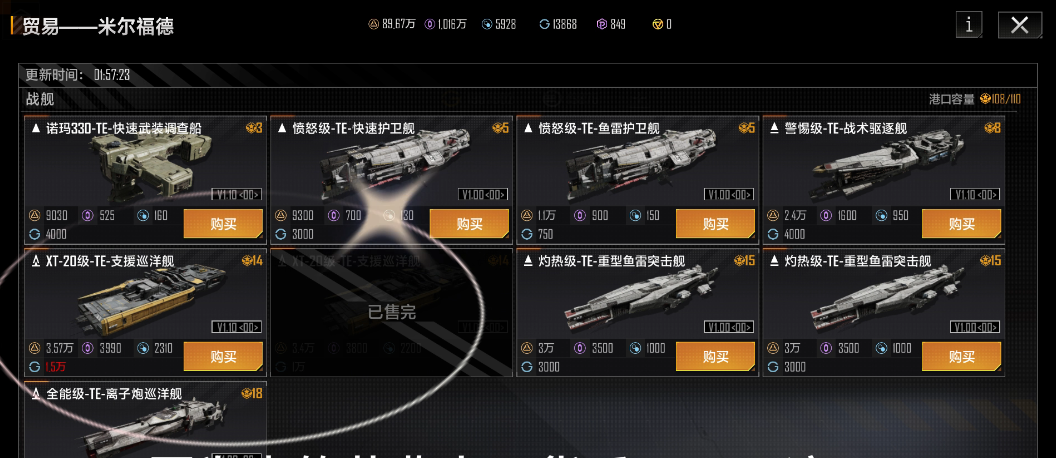Purchase the 愤怒级-TE-快速护卫舰
The height and width of the screenshot is (458, 1056).
(469, 223)
